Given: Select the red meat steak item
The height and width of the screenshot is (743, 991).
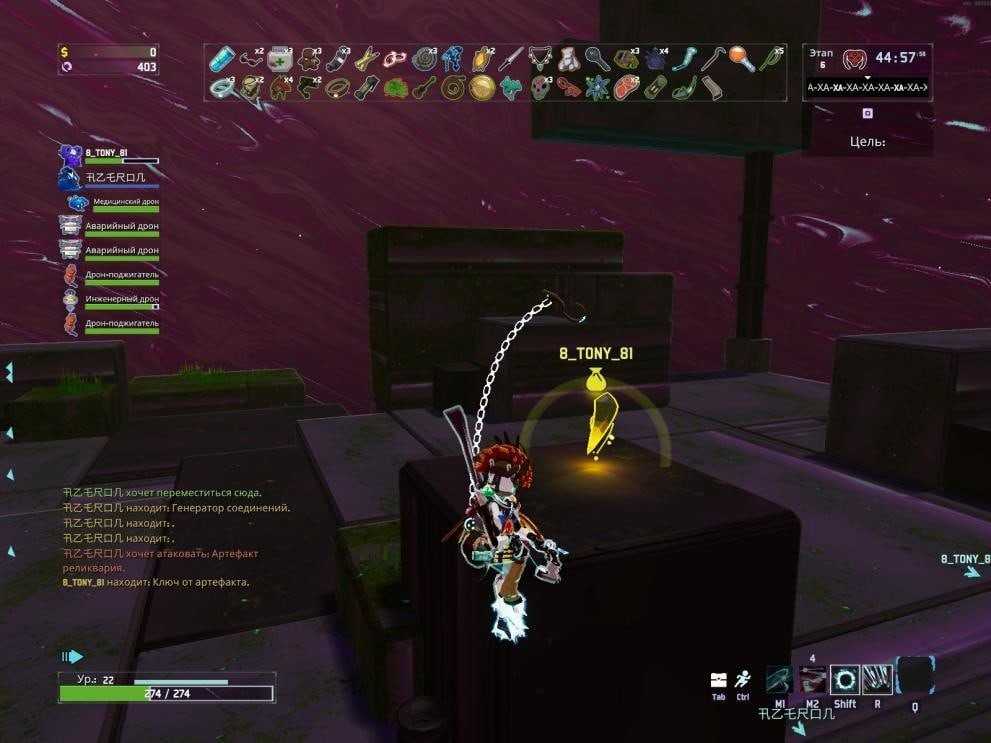Looking at the screenshot, I should tap(625, 88).
